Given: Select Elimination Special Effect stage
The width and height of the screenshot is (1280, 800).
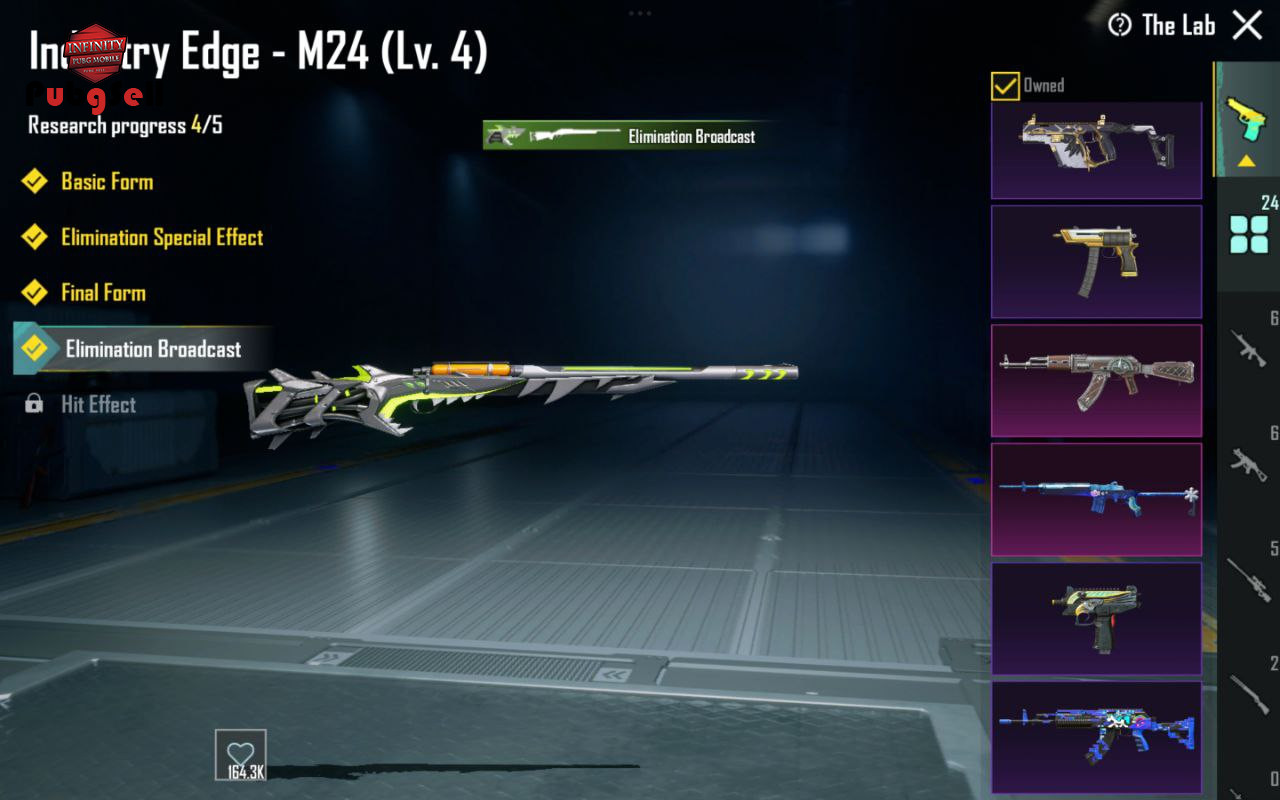Looking at the screenshot, I should point(161,237).
